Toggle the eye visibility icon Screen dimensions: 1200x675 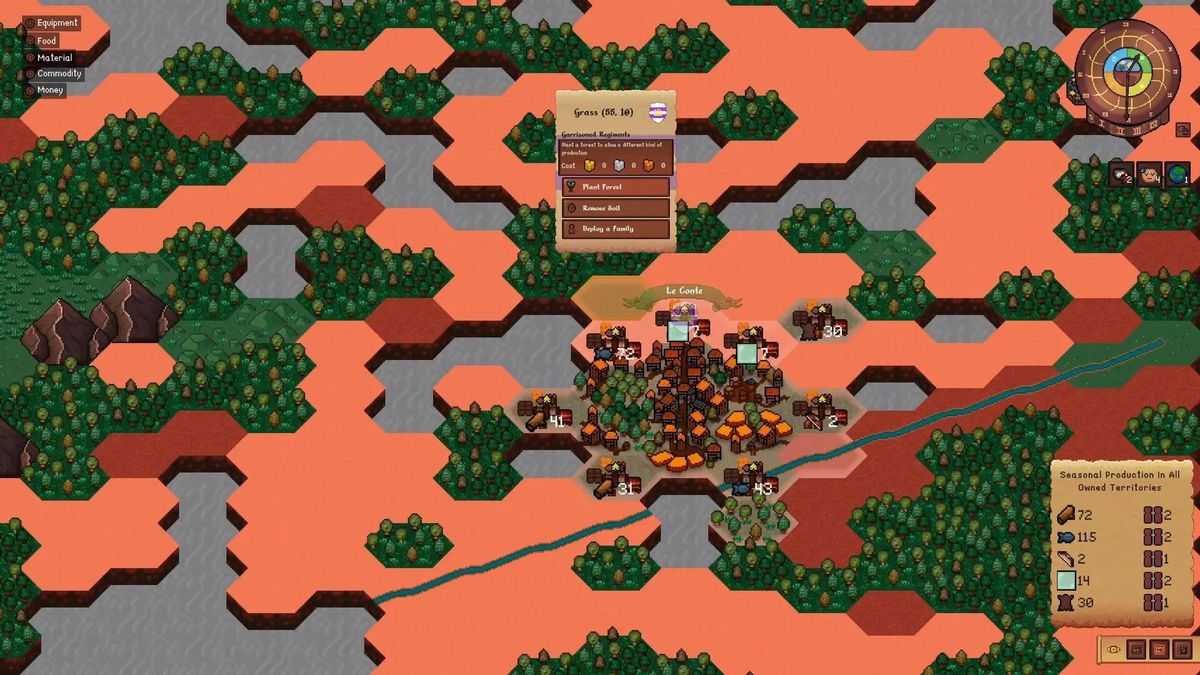[1113, 649]
